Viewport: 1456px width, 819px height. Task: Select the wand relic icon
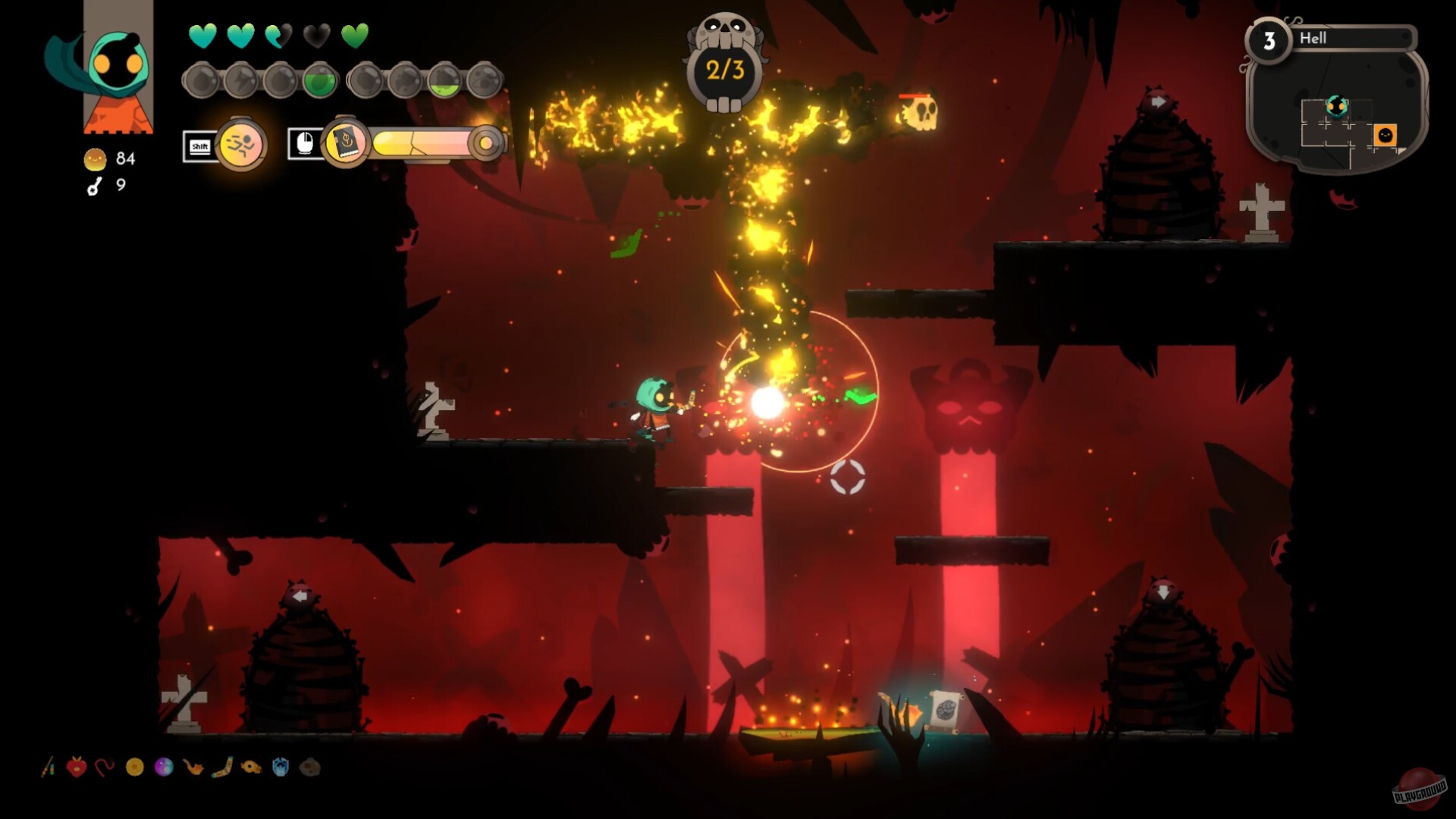pos(48,767)
